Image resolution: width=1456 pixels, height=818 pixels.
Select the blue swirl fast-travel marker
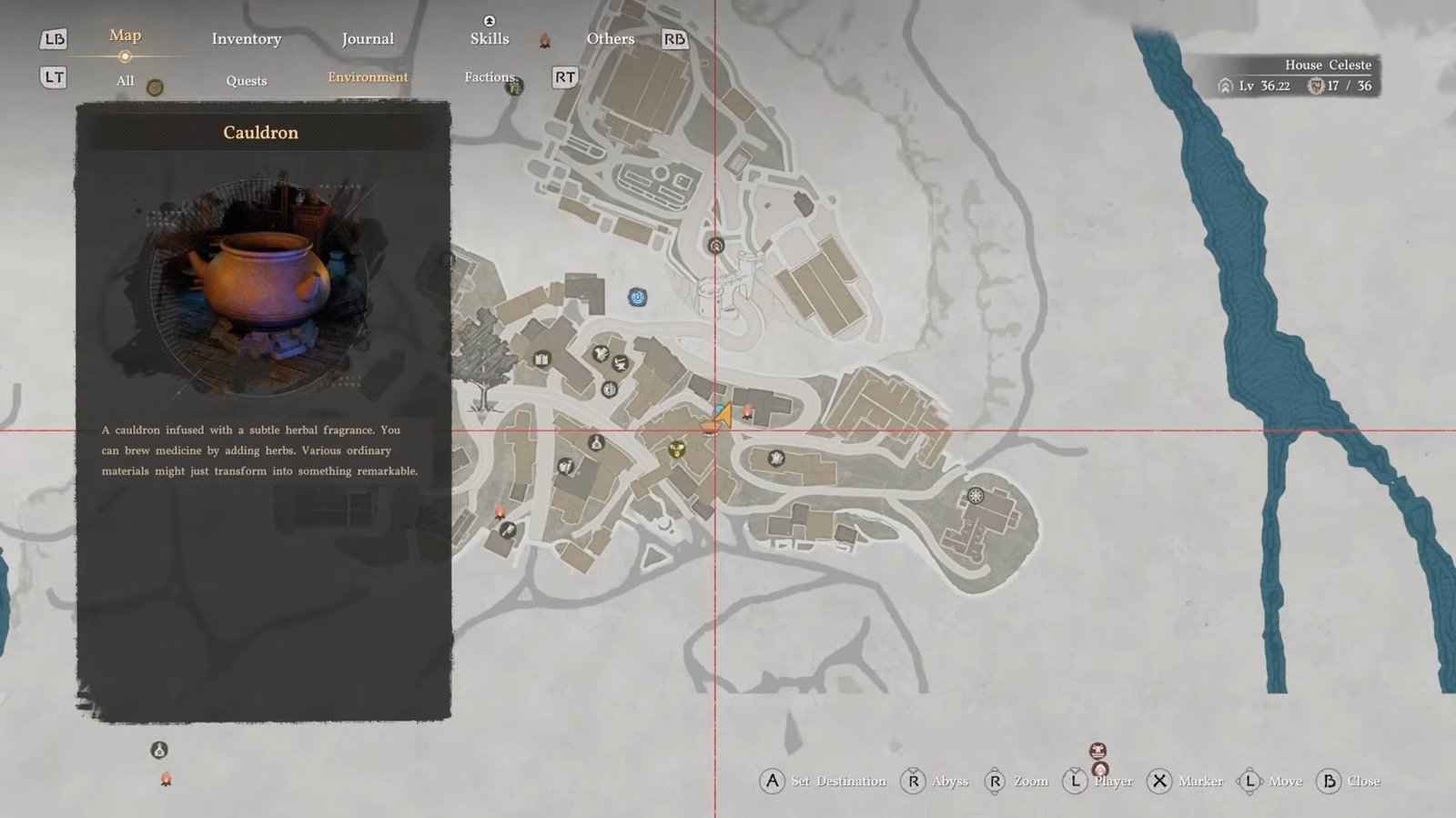pos(638,297)
